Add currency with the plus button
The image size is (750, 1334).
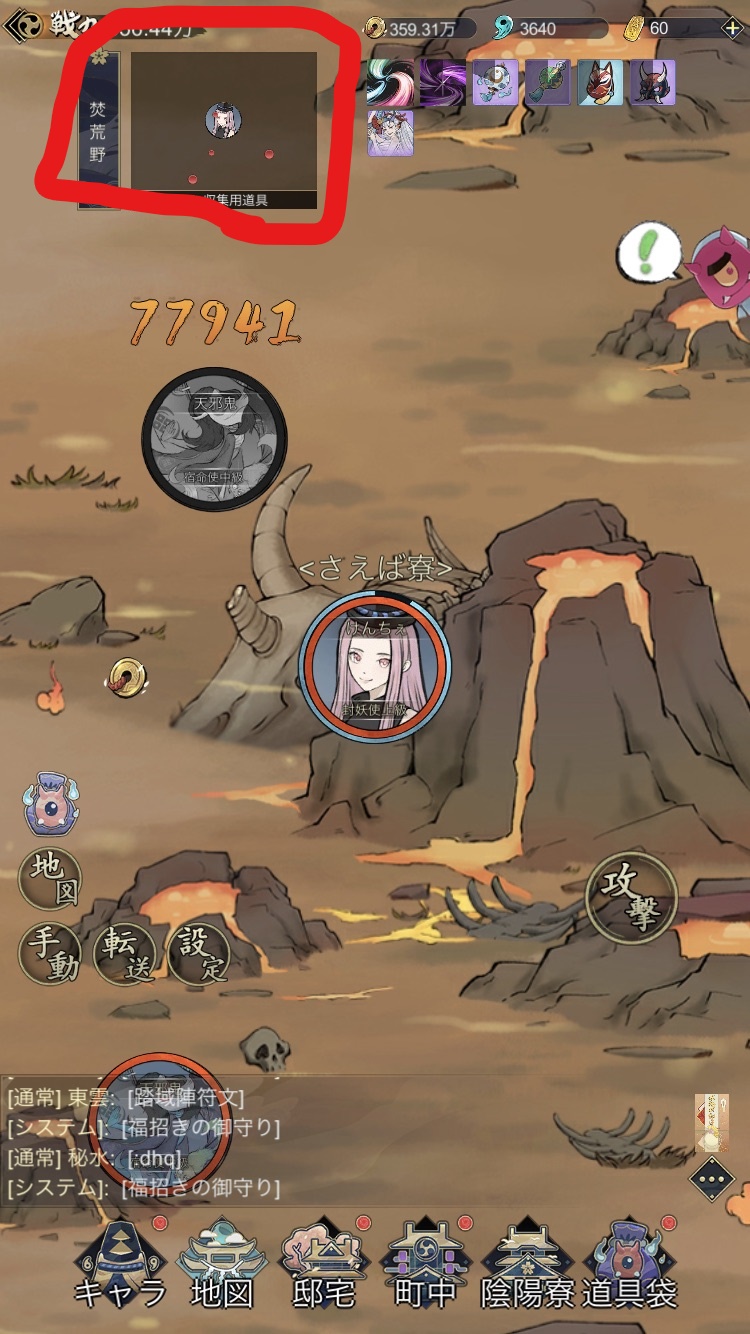pyautogui.click(x=733, y=28)
